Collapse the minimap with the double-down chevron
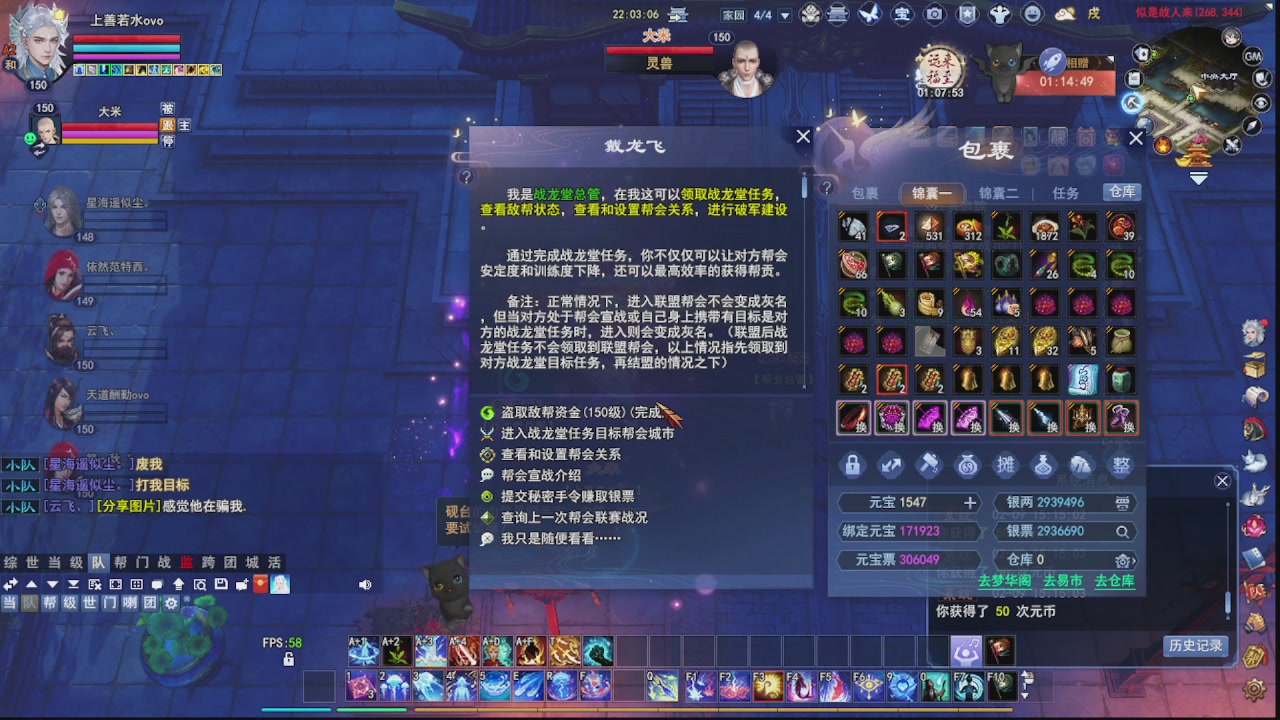Viewport: 1280px width, 720px height. tap(1198, 177)
